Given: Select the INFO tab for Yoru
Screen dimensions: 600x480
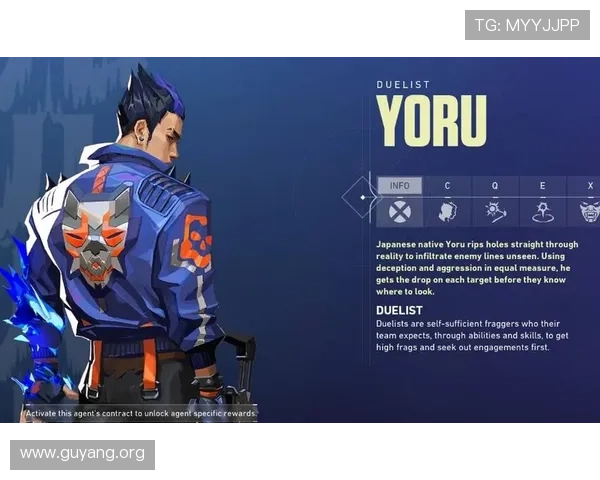Looking at the screenshot, I should point(400,186).
